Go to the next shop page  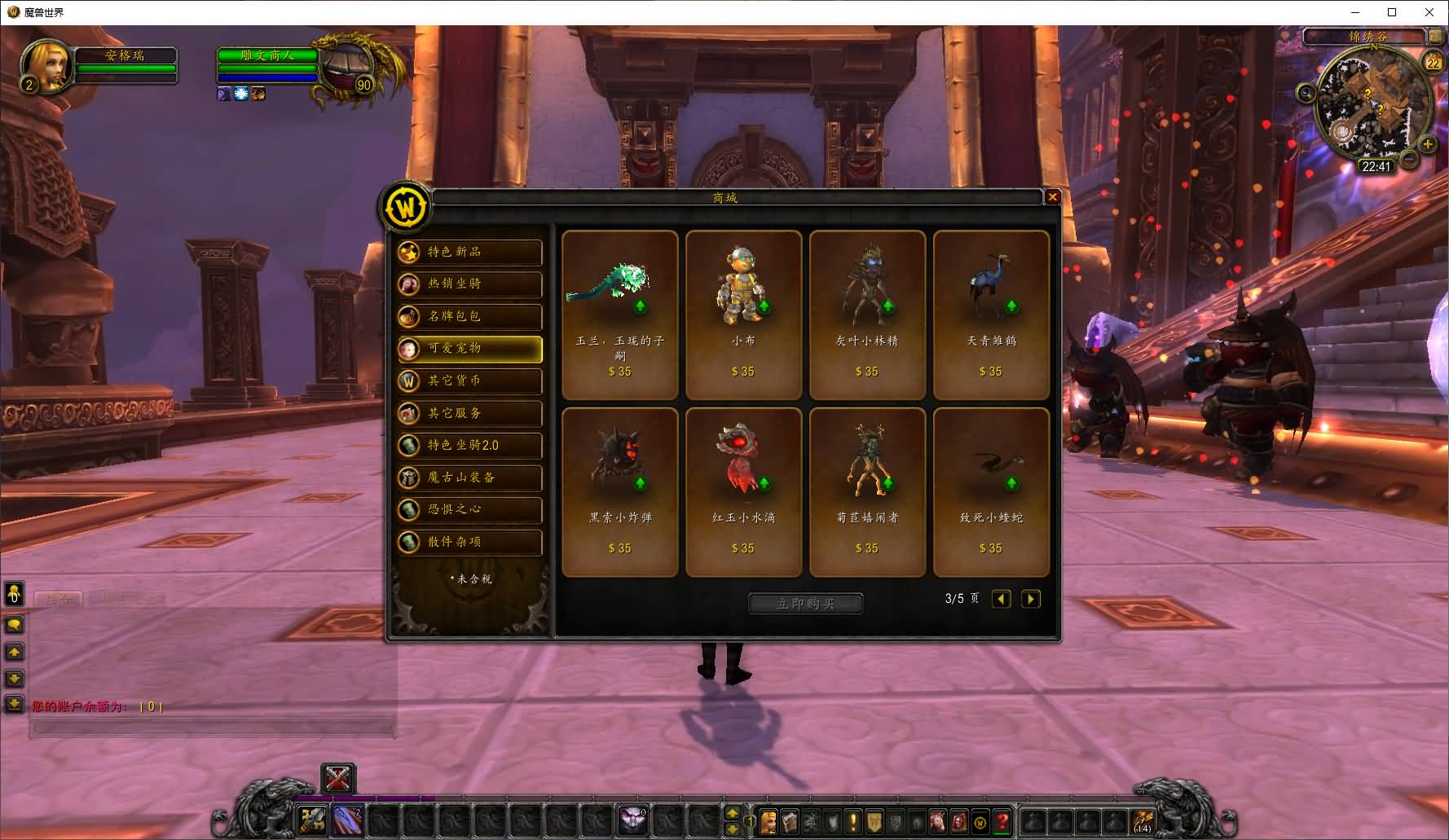(x=1031, y=600)
